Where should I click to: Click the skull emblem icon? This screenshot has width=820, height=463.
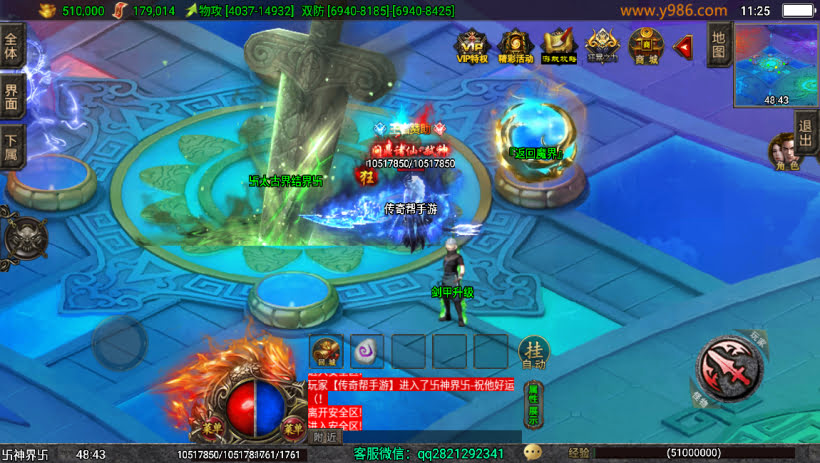click(25, 236)
